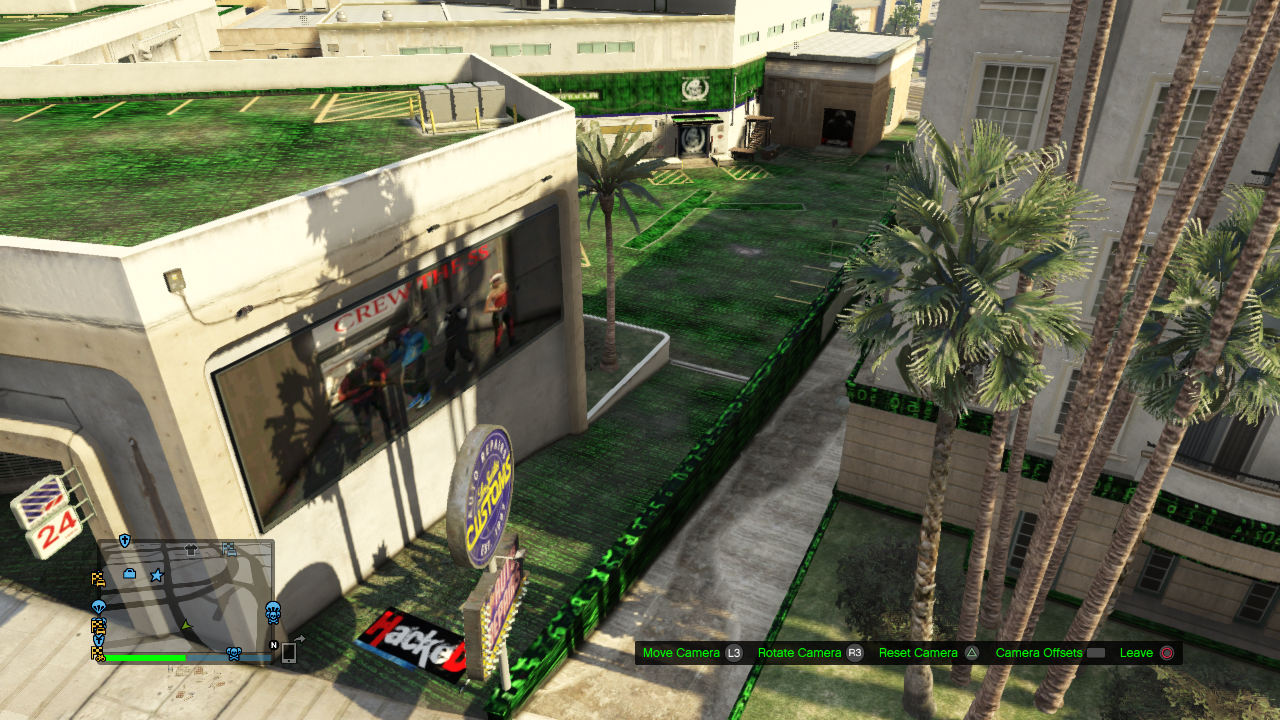Activate the triangle Reset Camera prompt
The image size is (1280, 720).
click(972, 652)
